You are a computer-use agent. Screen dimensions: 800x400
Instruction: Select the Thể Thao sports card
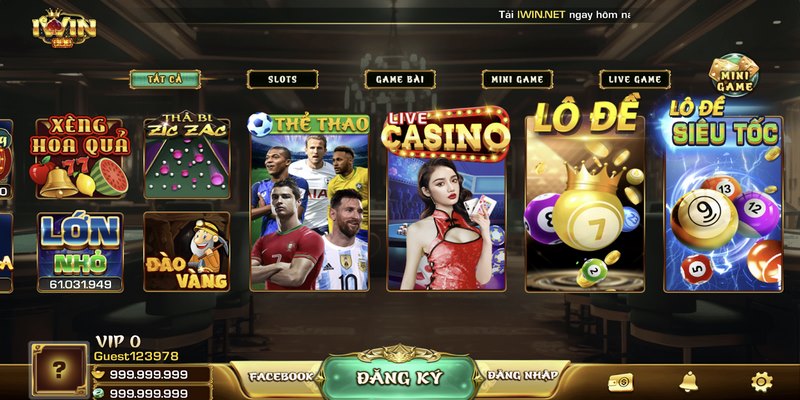(309, 202)
